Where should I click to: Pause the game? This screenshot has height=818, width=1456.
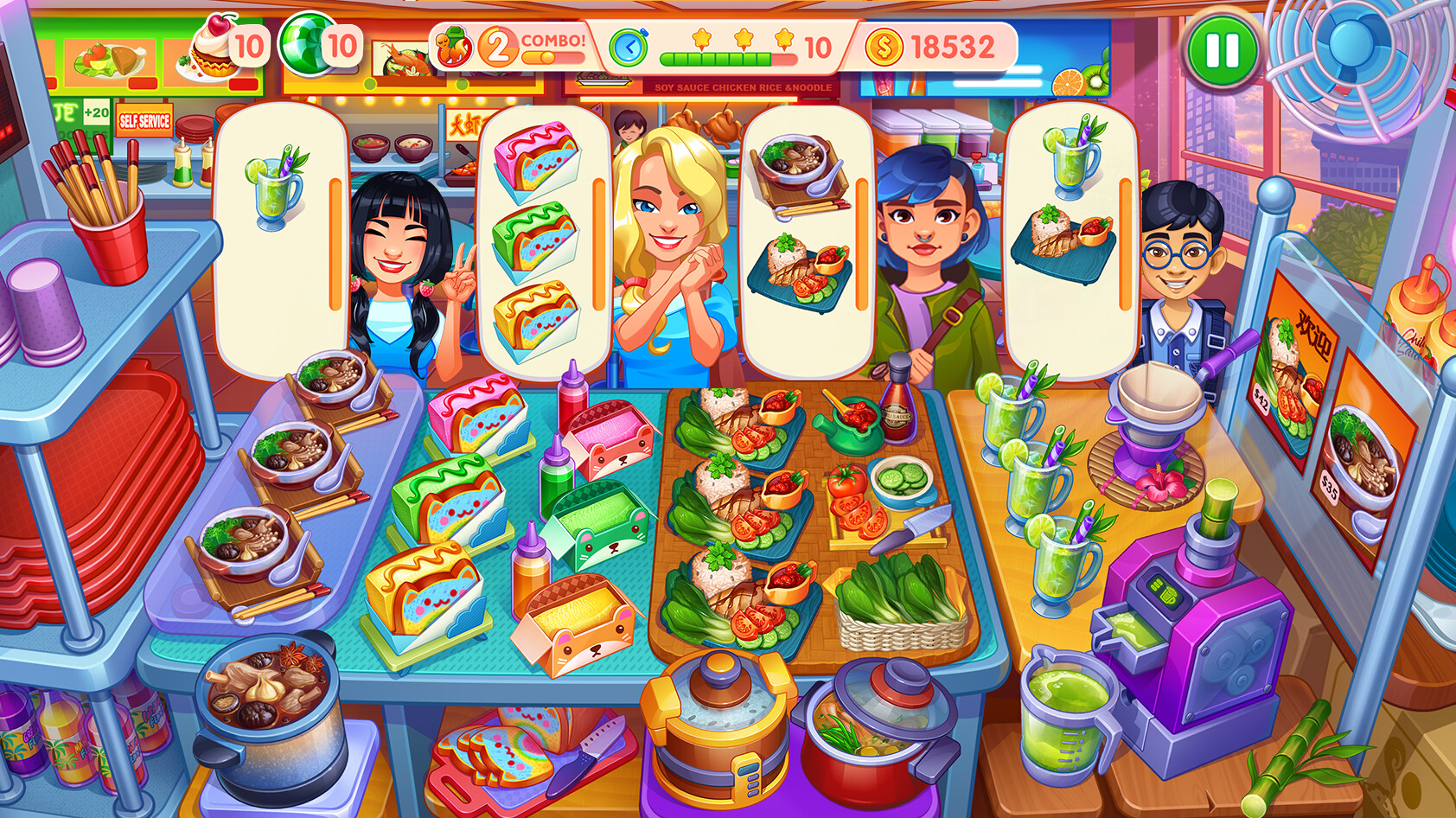pyautogui.click(x=1223, y=52)
